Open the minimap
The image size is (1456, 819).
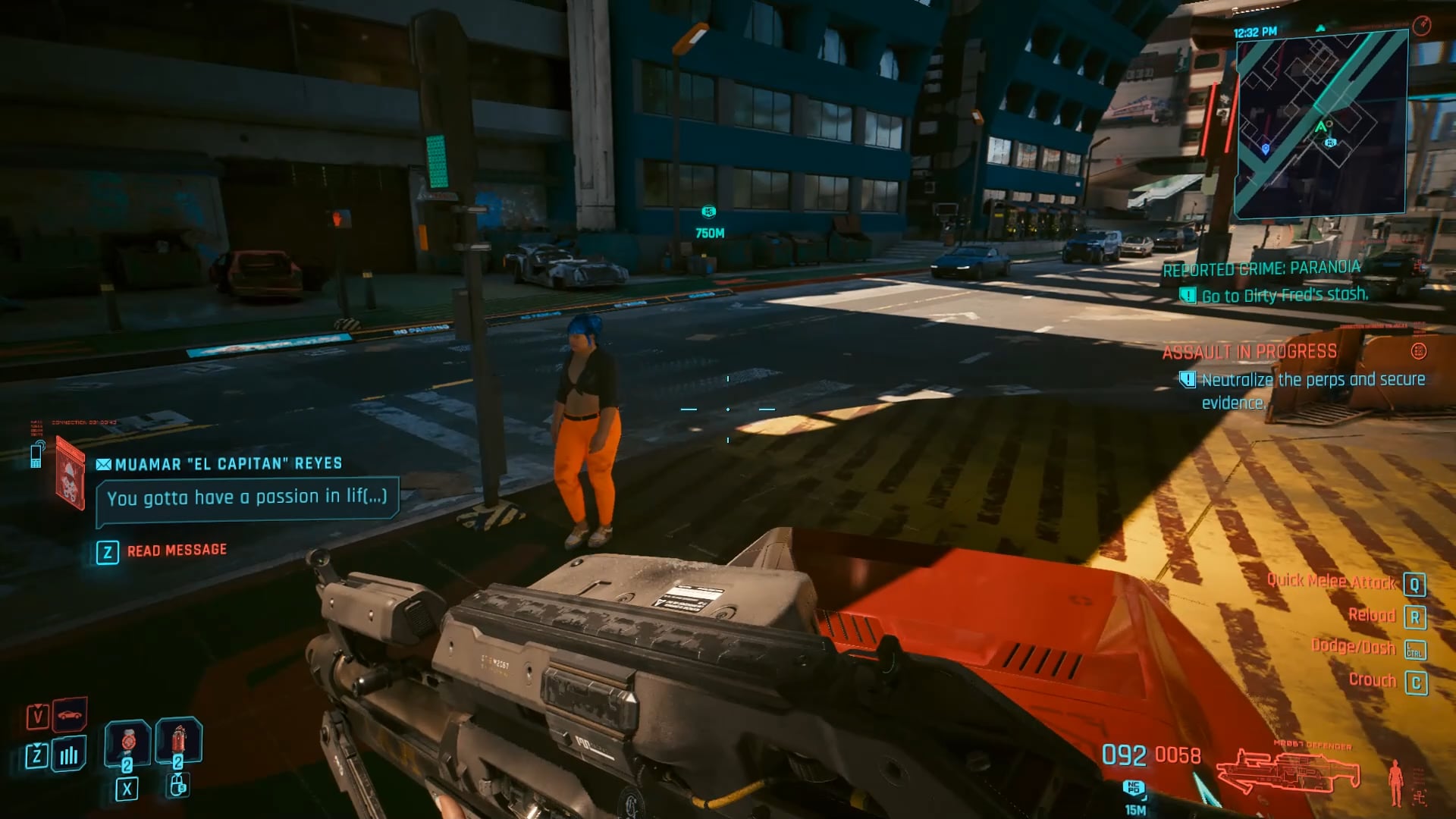[1321, 125]
